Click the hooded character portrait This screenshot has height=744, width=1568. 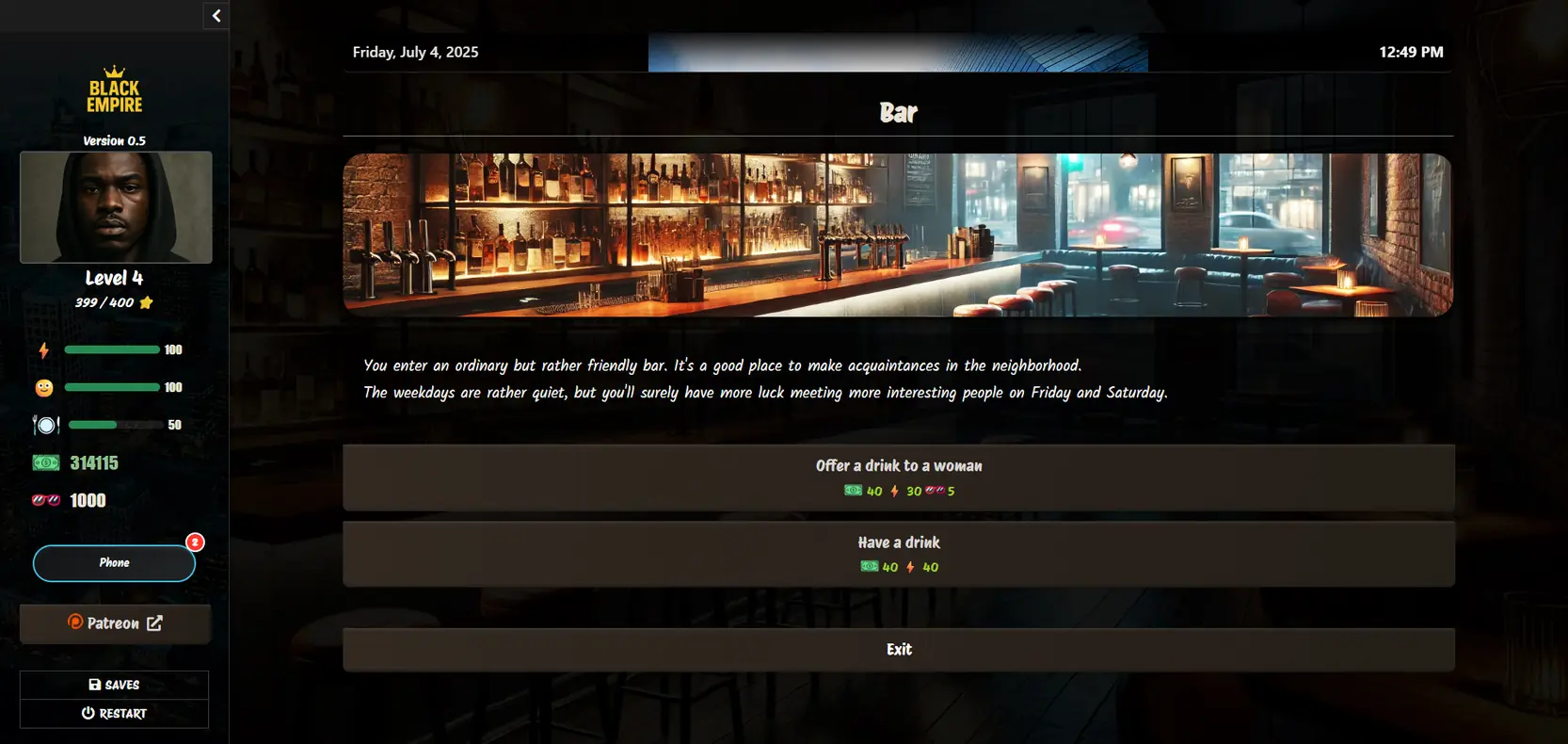point(116,207)
